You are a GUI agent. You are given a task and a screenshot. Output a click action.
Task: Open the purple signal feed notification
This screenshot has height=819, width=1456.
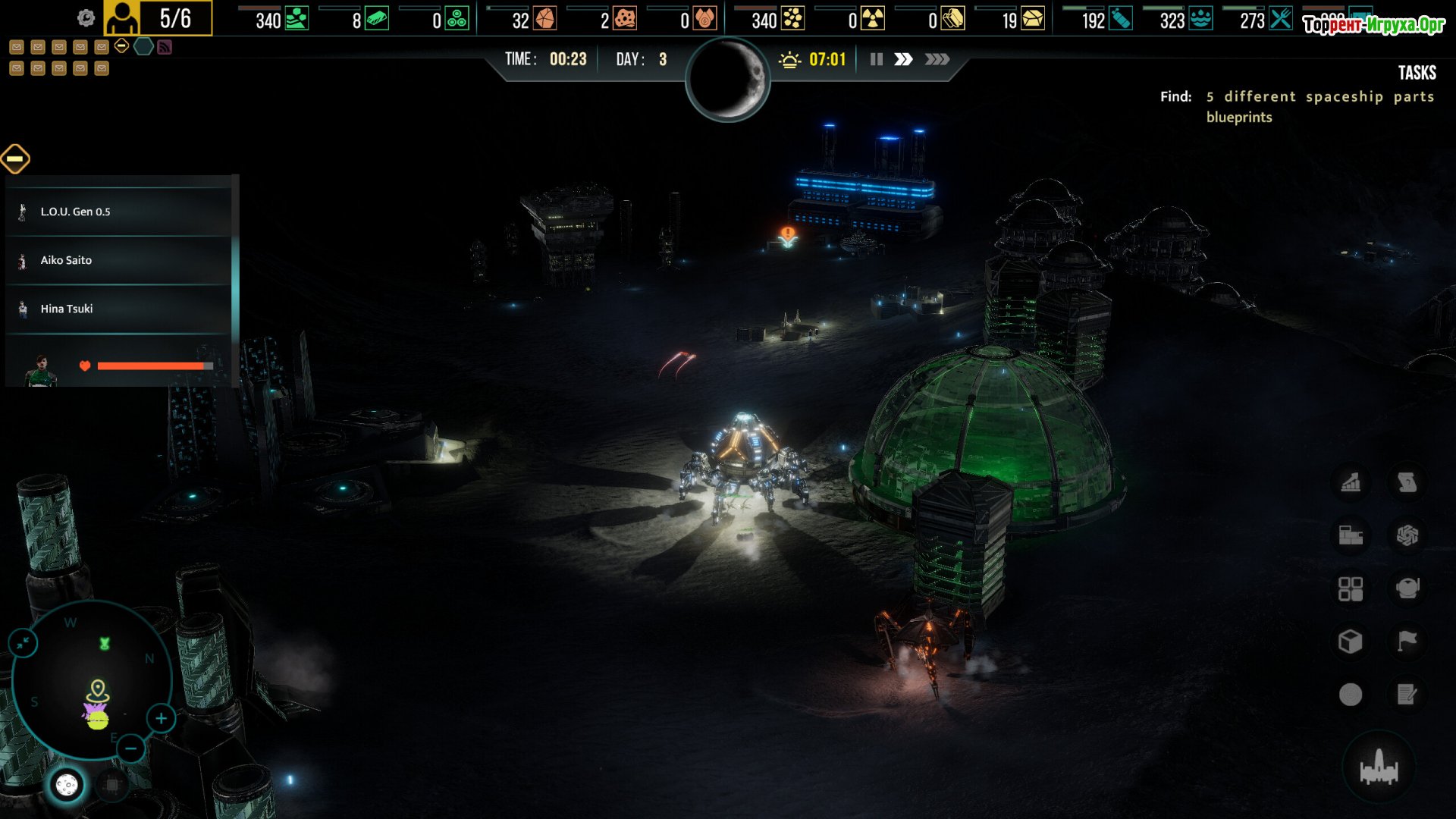(165, 47)
